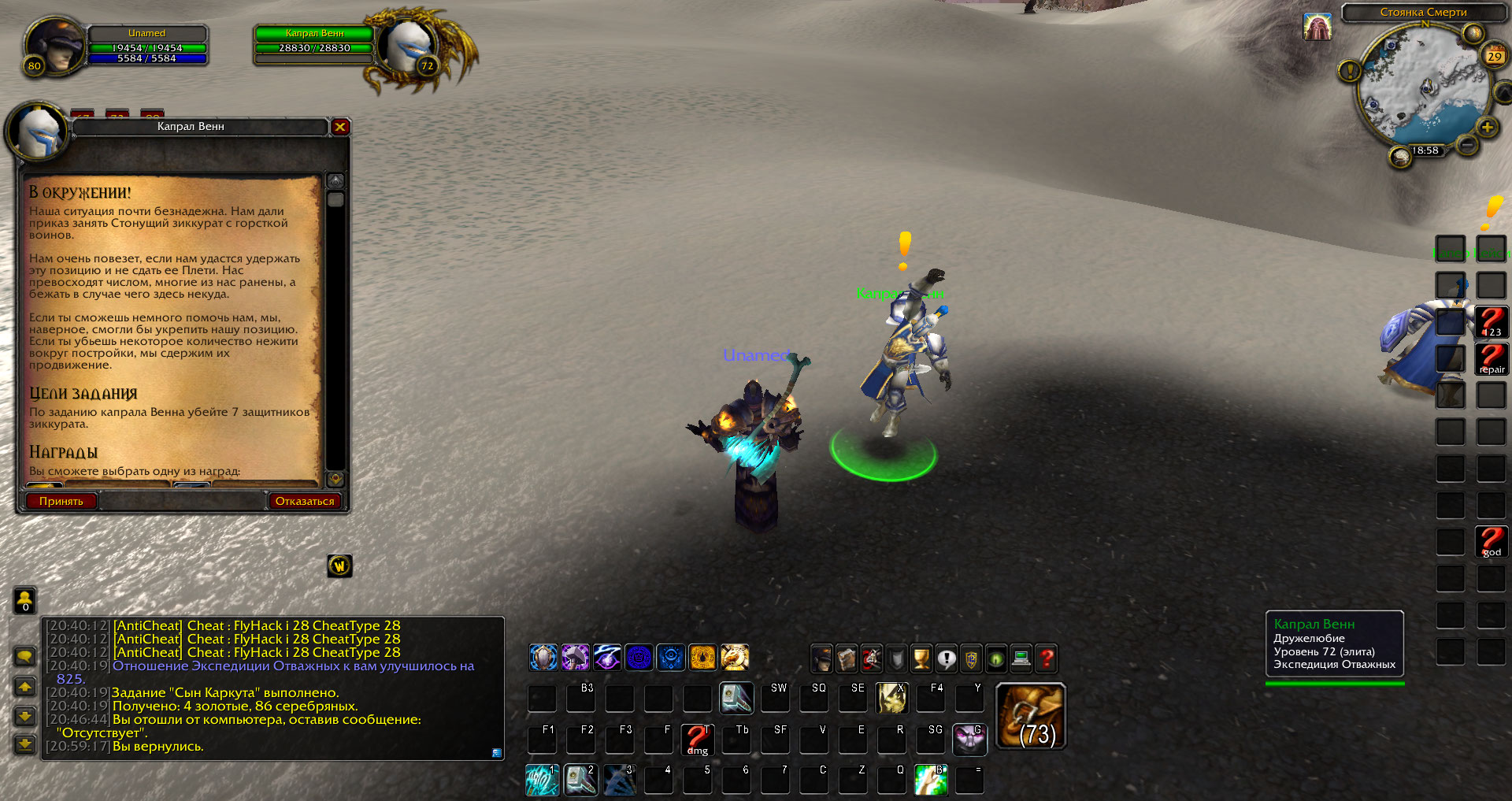Toggle the minimap tracking exclamation button

click(1349, 72)
